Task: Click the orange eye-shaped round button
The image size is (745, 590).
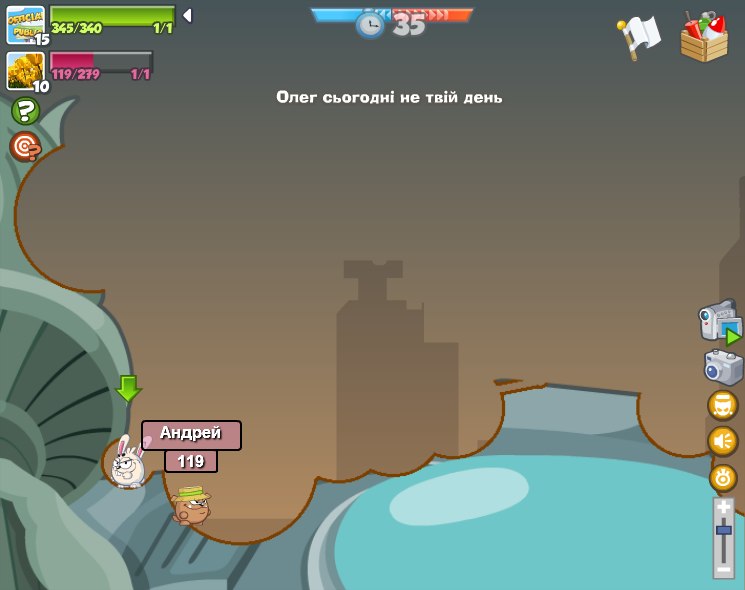Action: point(722,477)
